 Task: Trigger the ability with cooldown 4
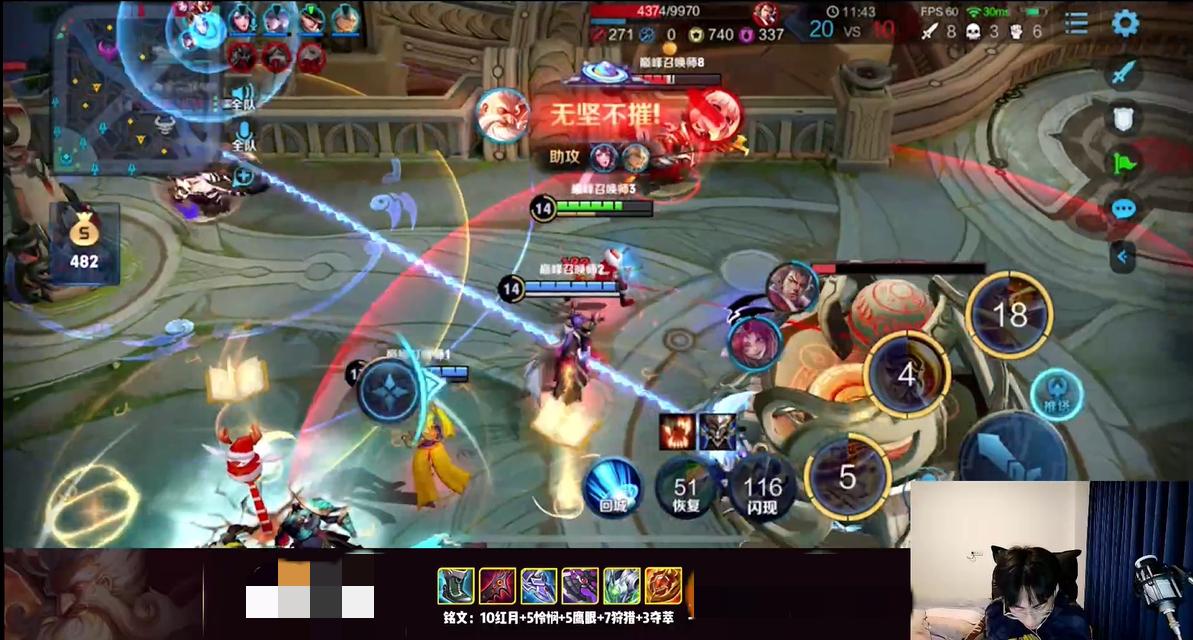click(907, 374)
